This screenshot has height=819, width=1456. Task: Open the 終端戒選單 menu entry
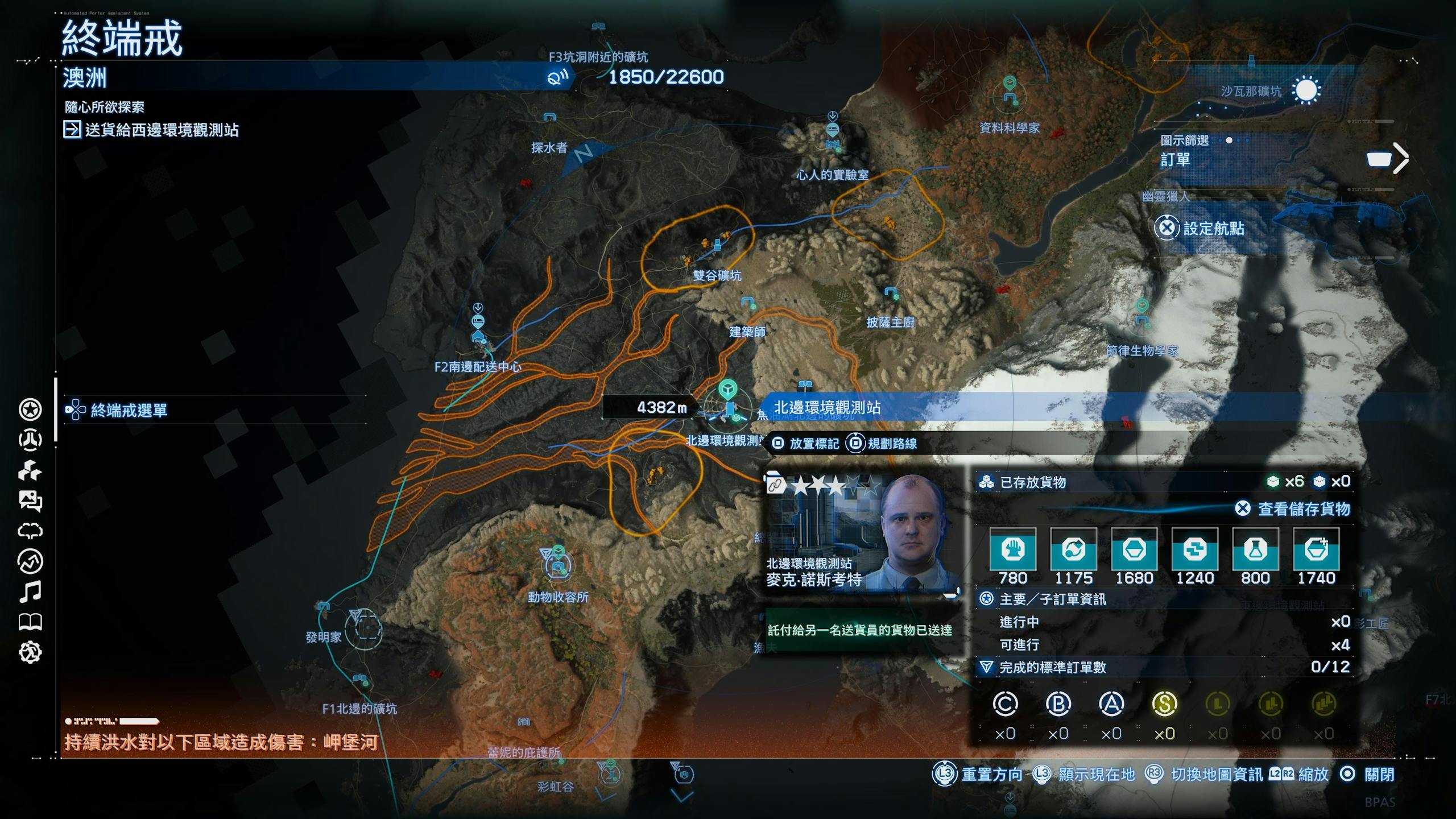pyautogui.click(x=129, y=410)
